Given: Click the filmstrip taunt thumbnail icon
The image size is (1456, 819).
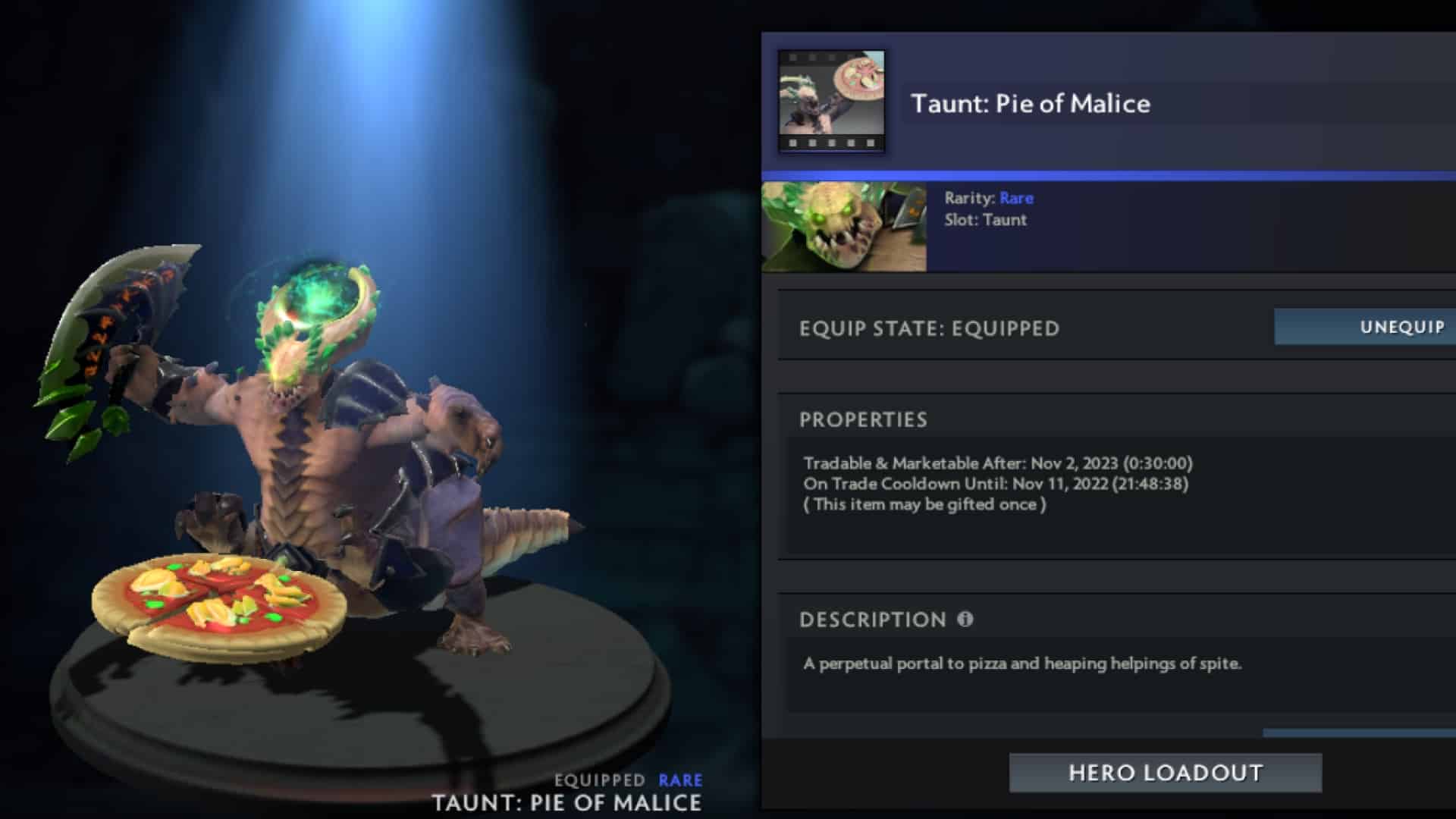Looking at the screenshot, I should (833, 104).
